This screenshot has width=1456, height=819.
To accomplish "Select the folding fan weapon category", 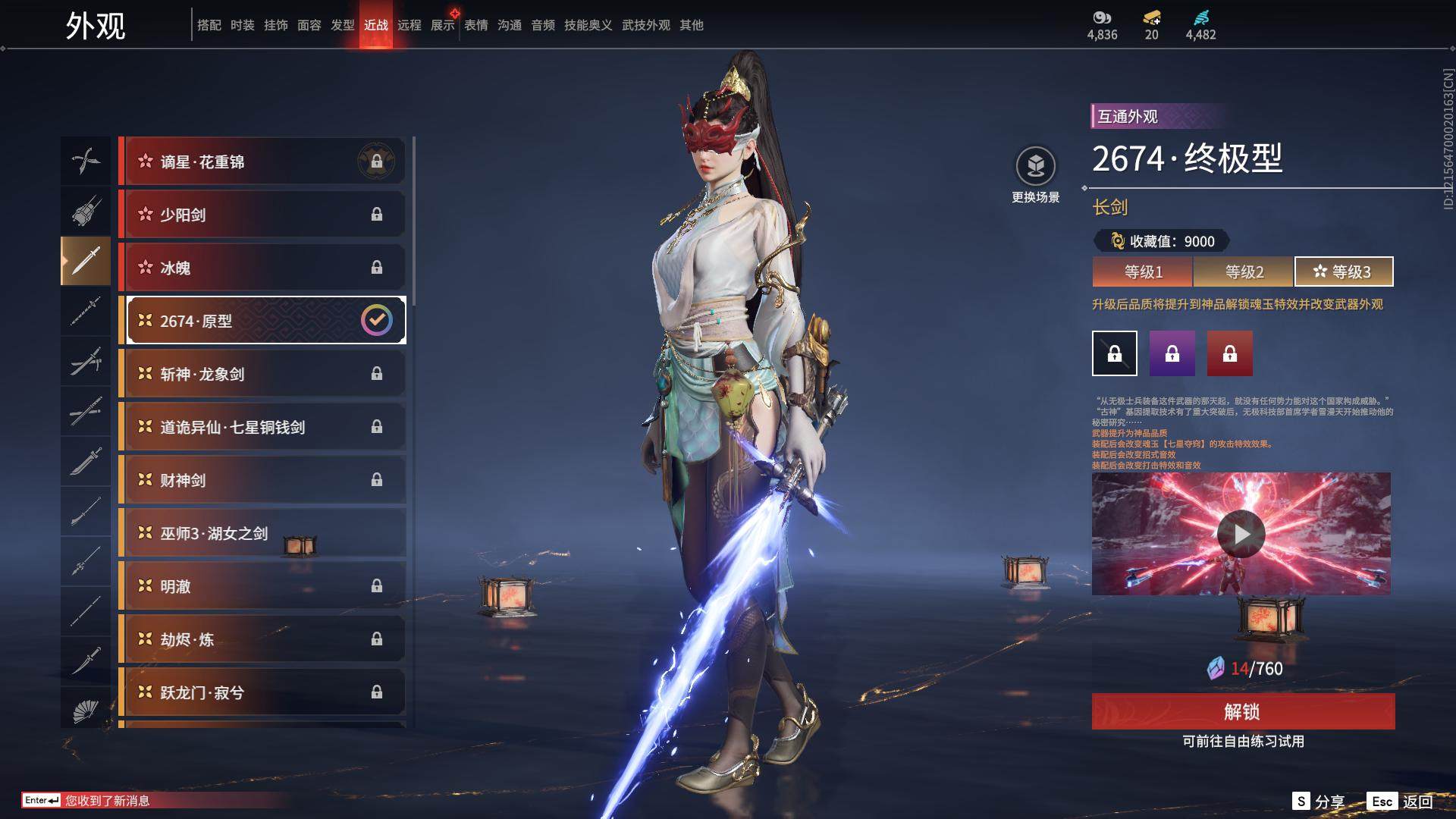I will click(86, 710).
